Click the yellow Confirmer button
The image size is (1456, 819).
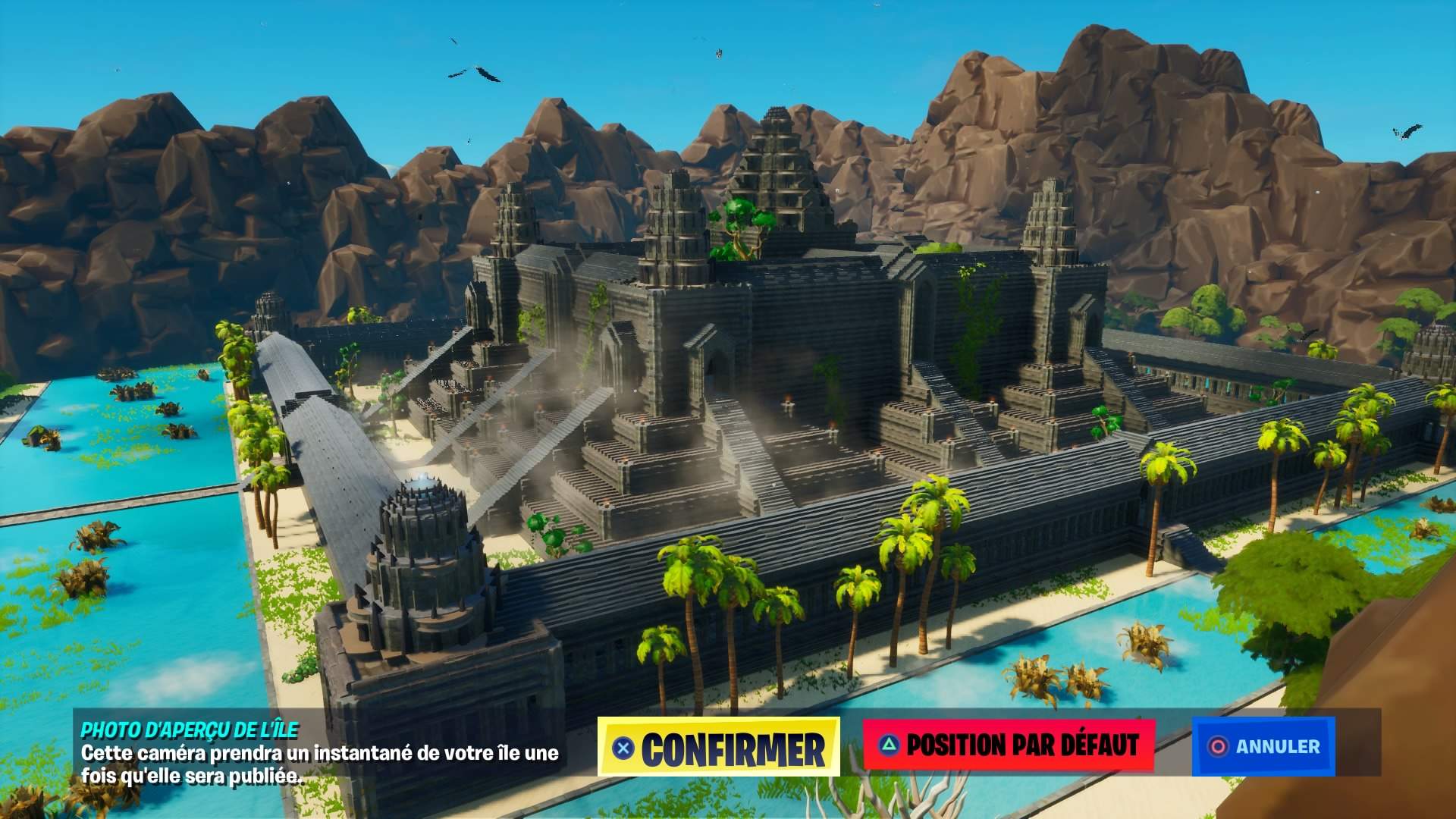(x=719, y=747)
